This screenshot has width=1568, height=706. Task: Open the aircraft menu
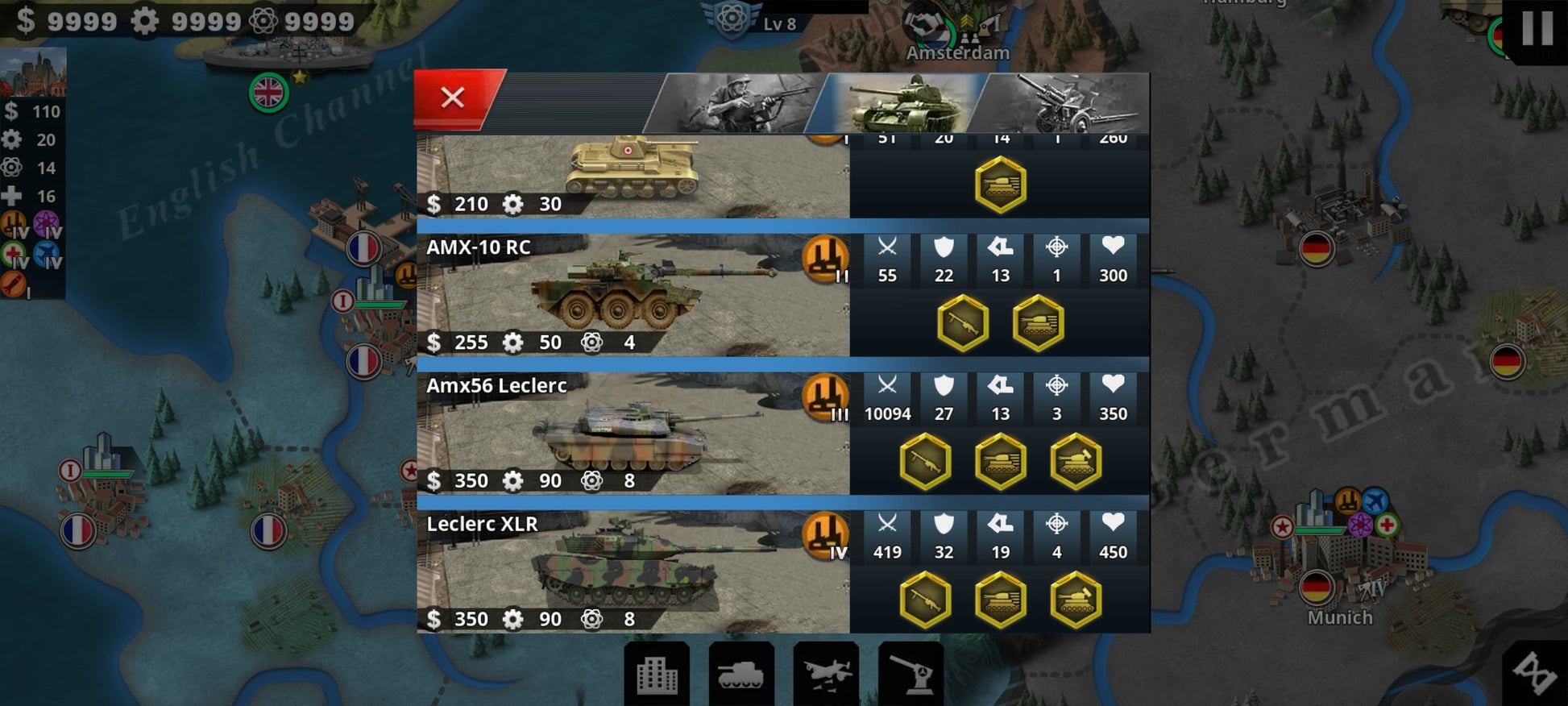point(826,675)
